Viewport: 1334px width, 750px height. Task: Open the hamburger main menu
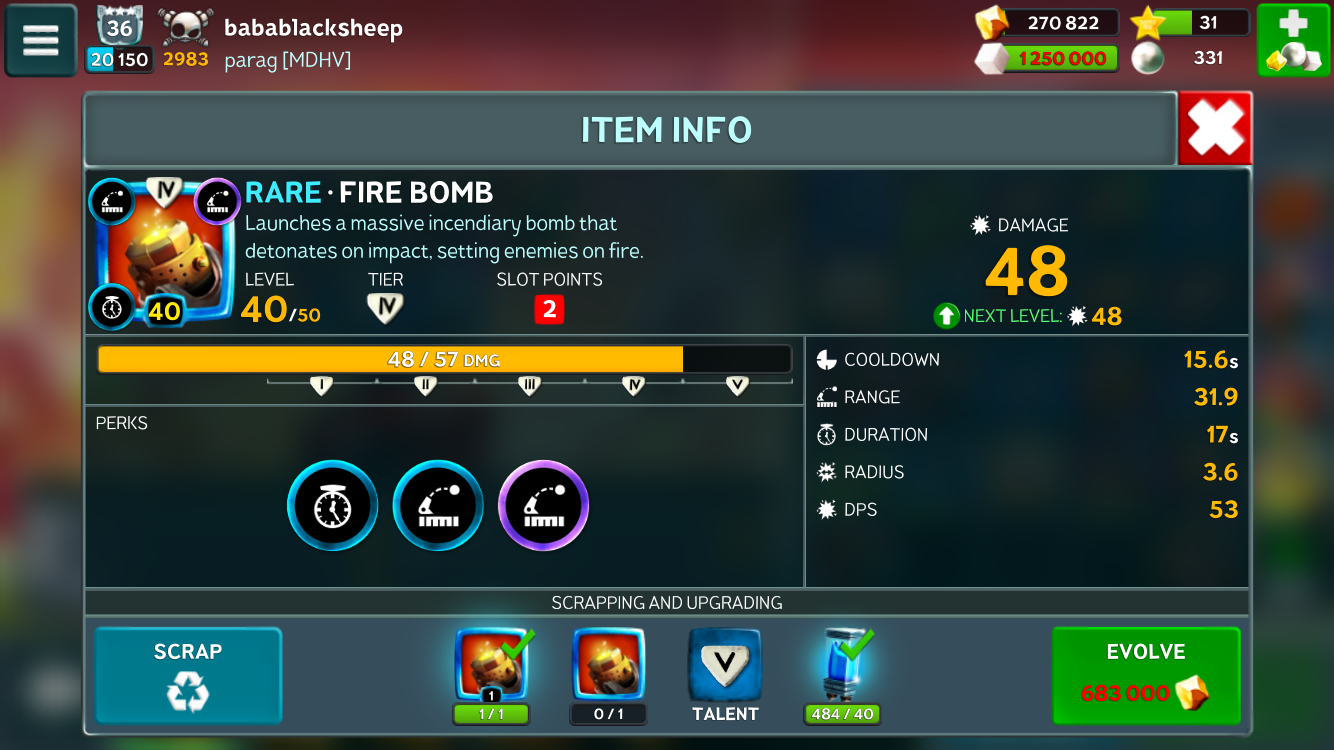(x=41, y=40)
